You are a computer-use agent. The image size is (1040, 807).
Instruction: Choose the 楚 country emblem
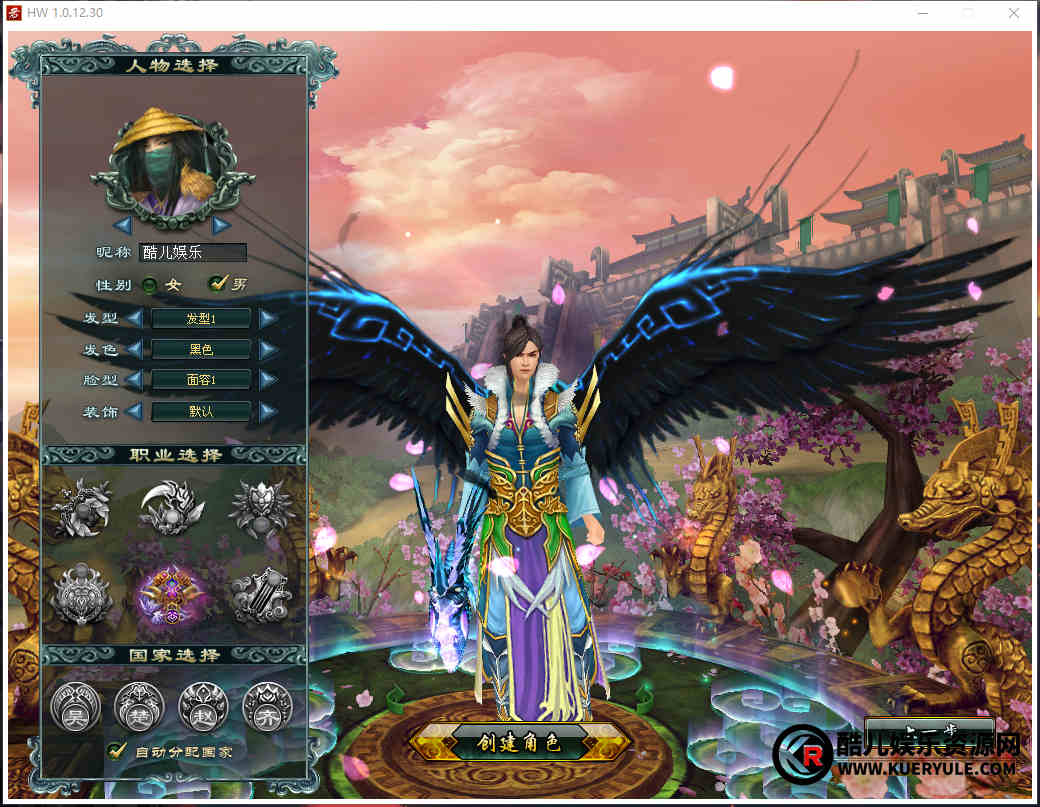tap(138, 705)
